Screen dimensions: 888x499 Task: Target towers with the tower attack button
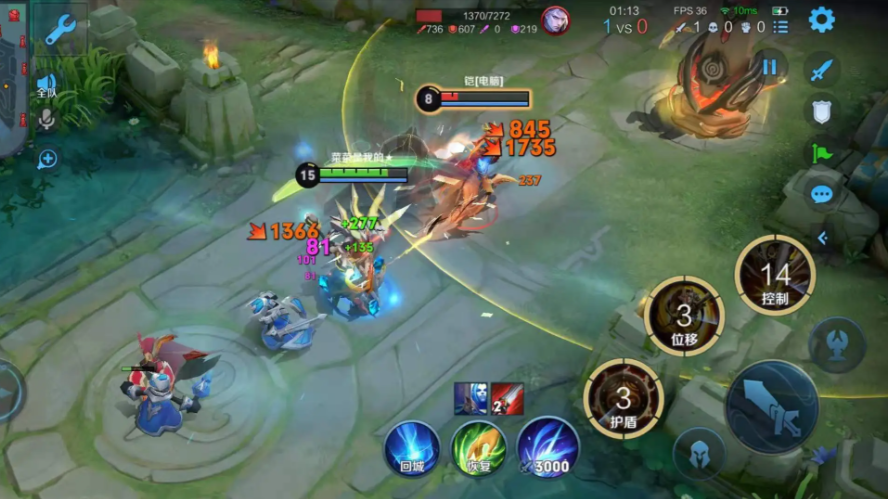[x=837, y=343]
